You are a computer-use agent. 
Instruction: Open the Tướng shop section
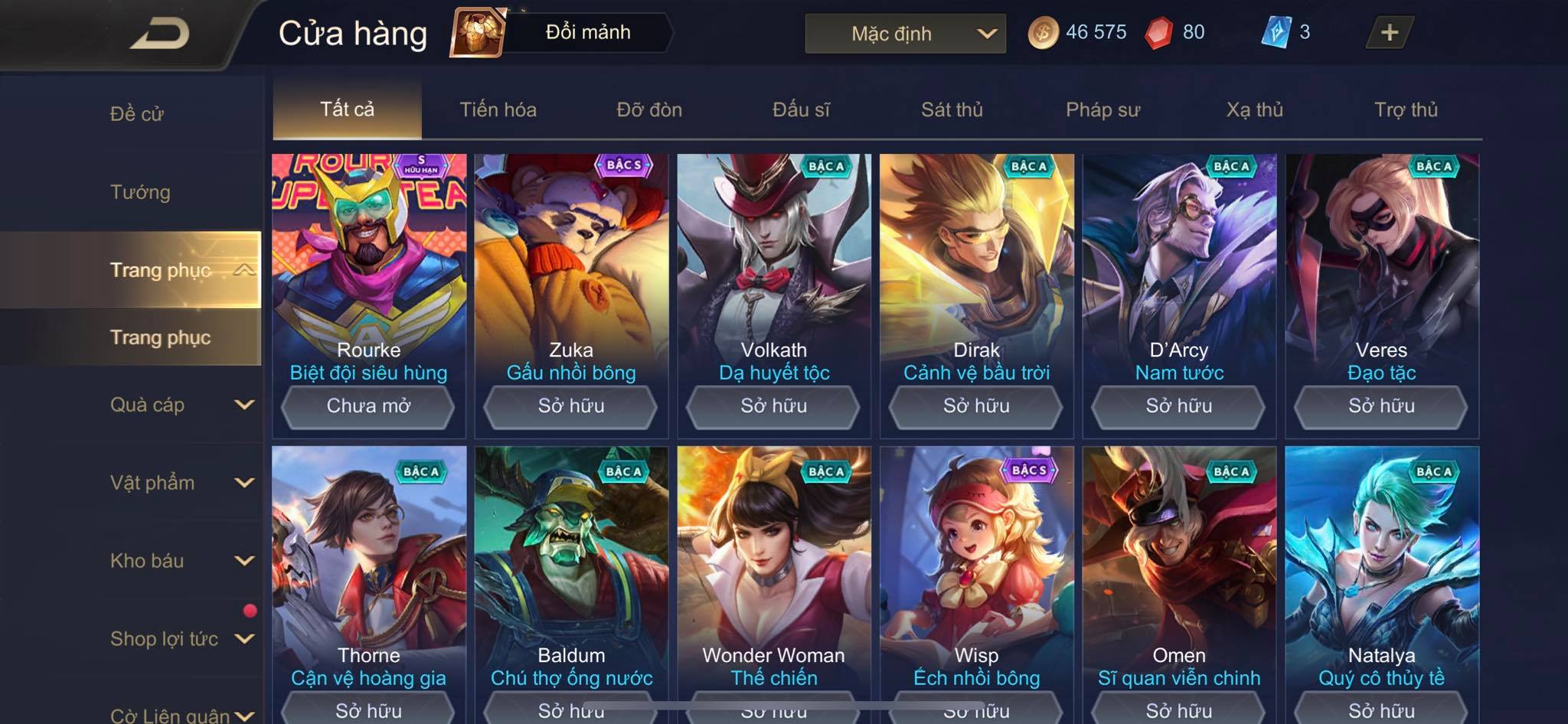click(140, 192)
